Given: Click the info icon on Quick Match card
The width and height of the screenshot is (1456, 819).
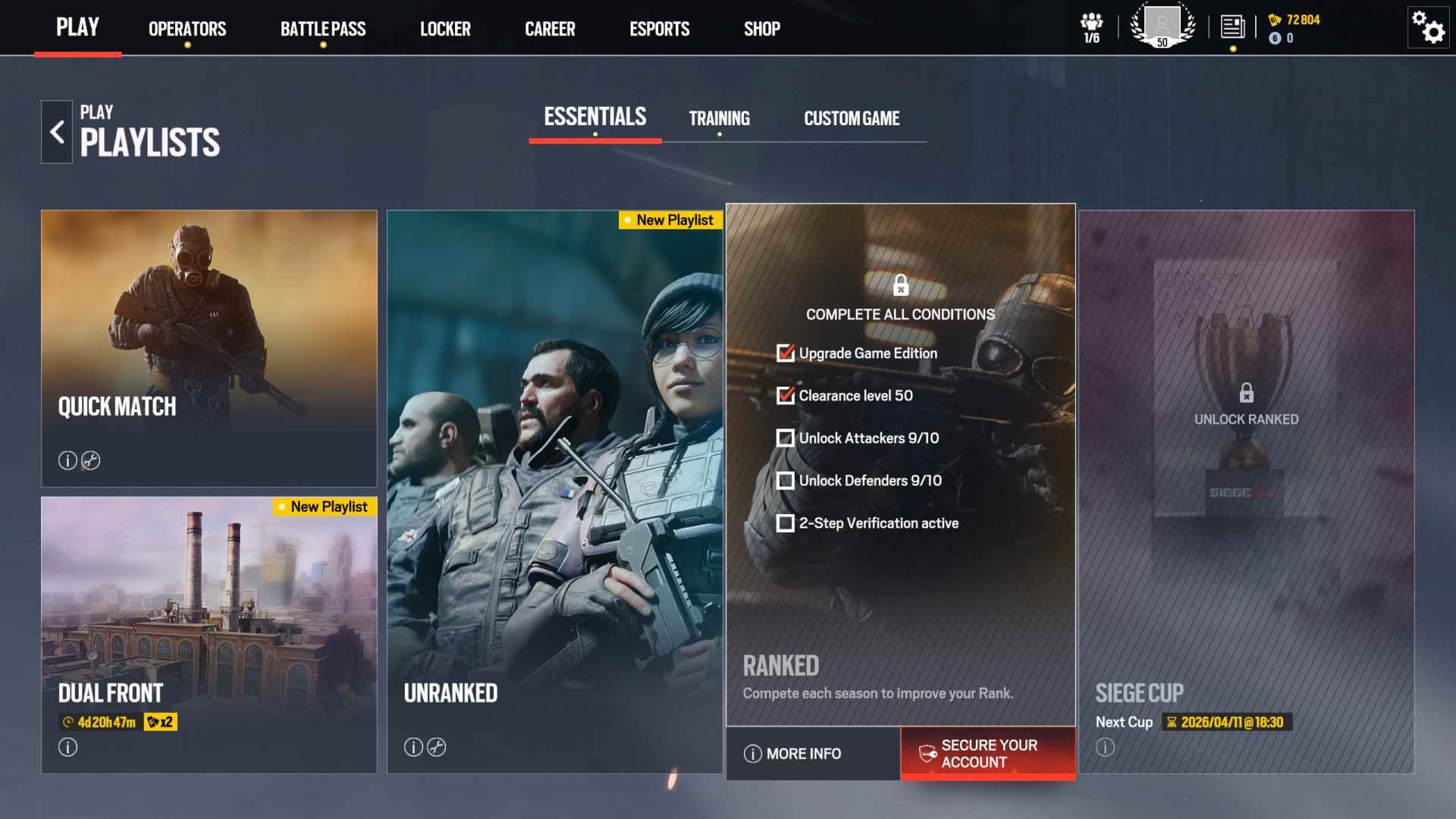Looking at the screenshot, I should 67,460.
